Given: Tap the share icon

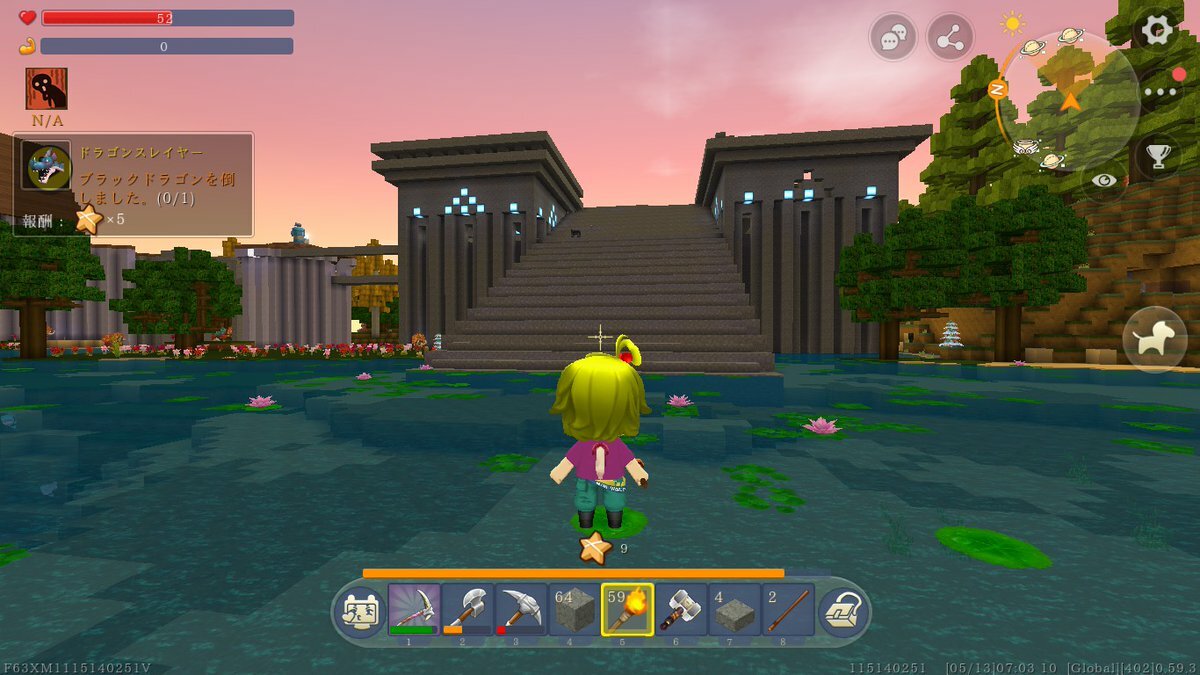Looking at the screenshot, I should coord(950,39).
